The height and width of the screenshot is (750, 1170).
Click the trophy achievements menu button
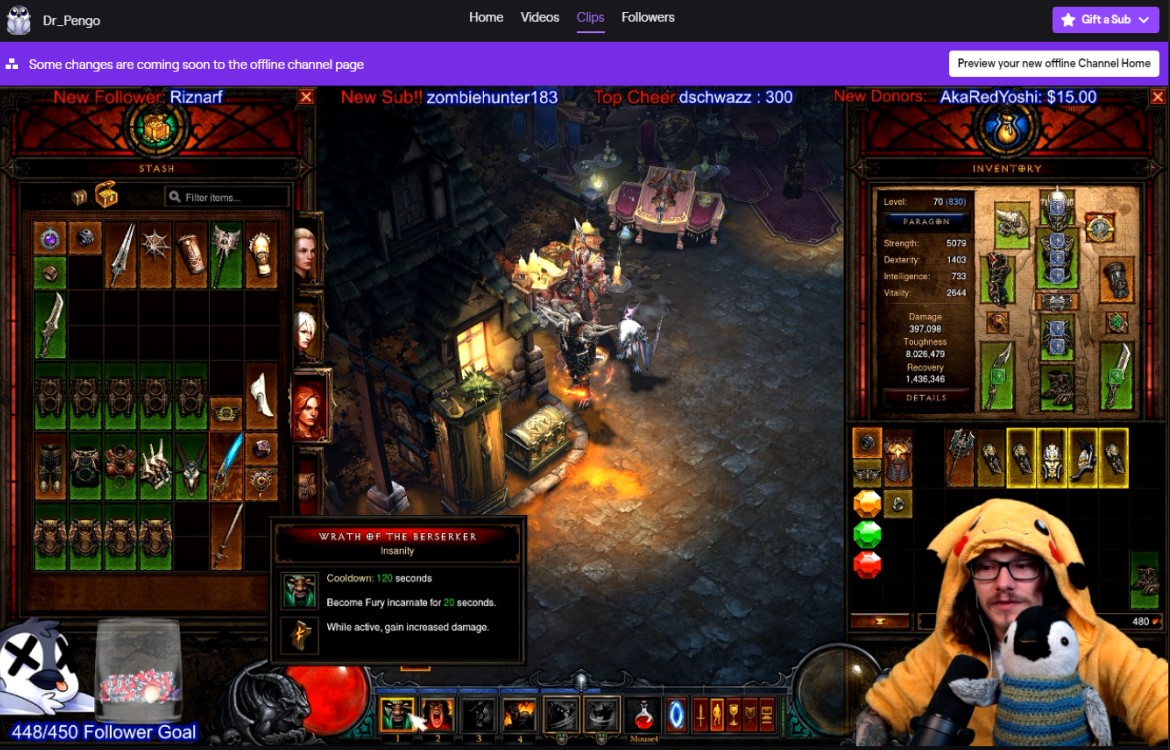click(734, 714)
